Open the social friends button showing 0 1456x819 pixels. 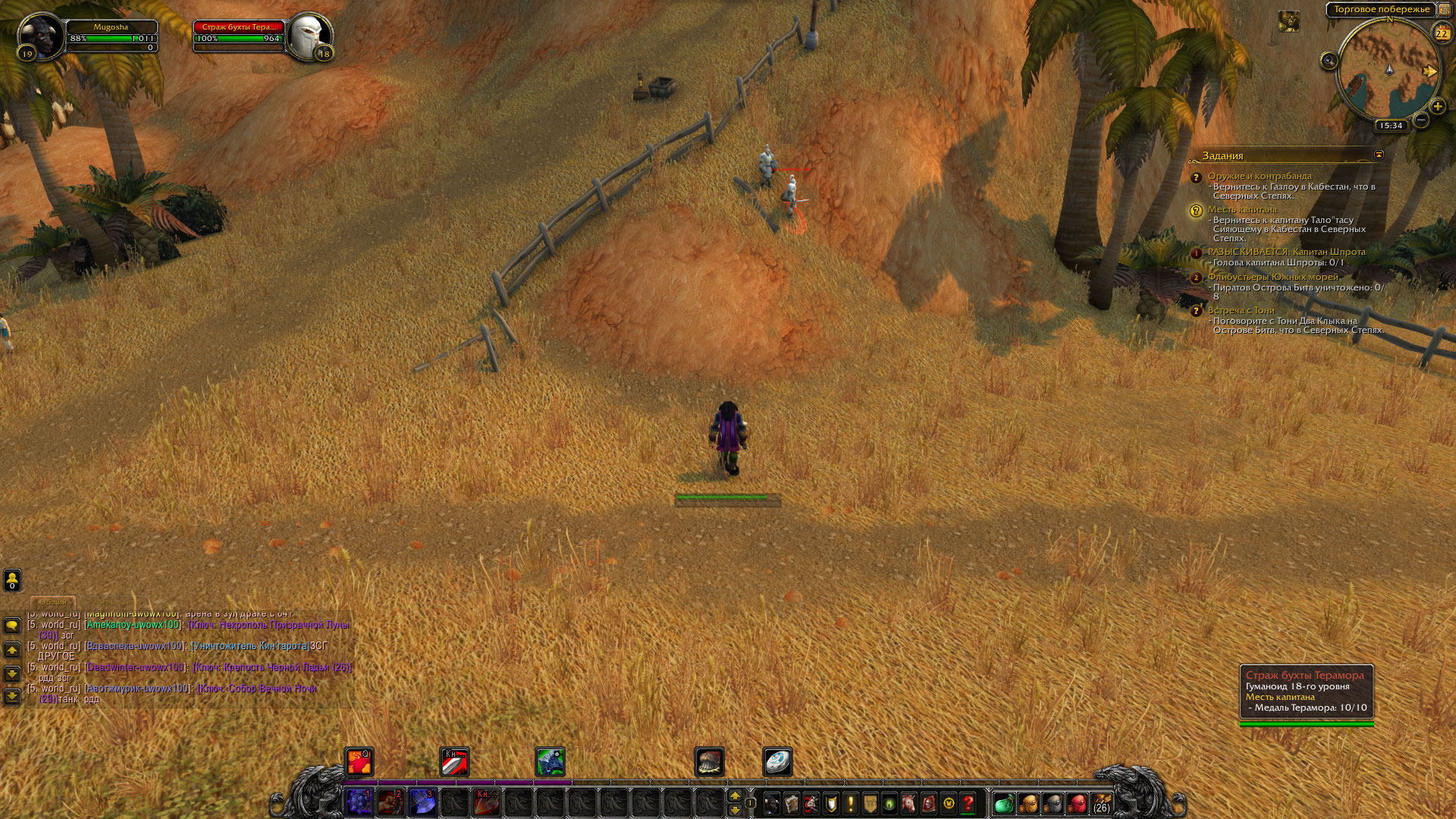tap(12, 580)
